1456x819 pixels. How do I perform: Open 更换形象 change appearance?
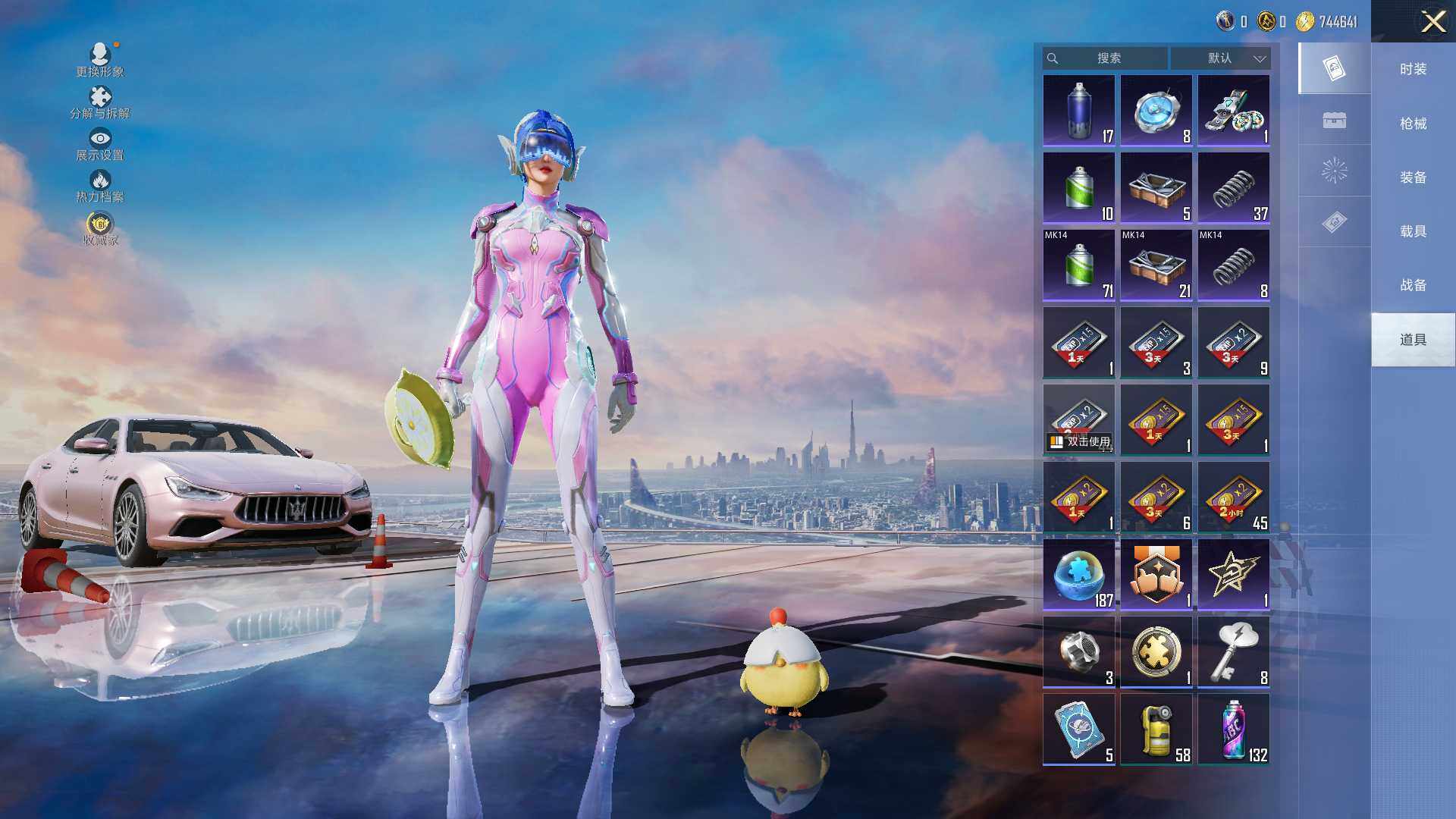pyautogui.click(x=100, y=60)
